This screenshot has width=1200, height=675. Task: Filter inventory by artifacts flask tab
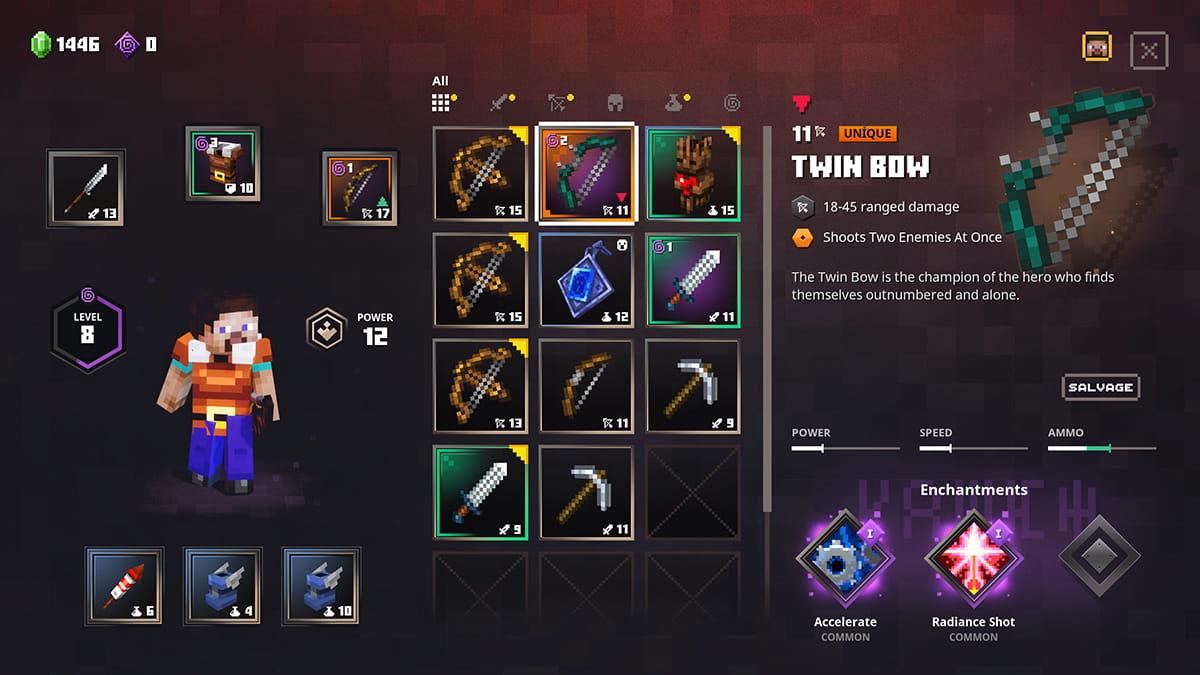coord(674,102)
